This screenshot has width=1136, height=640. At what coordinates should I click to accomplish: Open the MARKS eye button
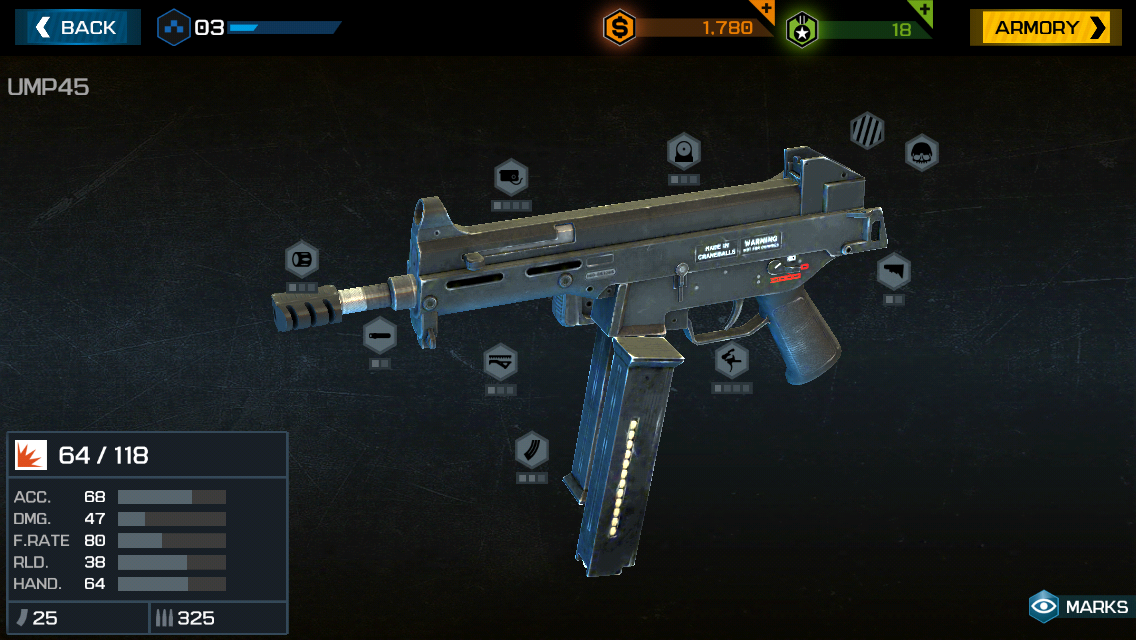(x=1079, y=606)
